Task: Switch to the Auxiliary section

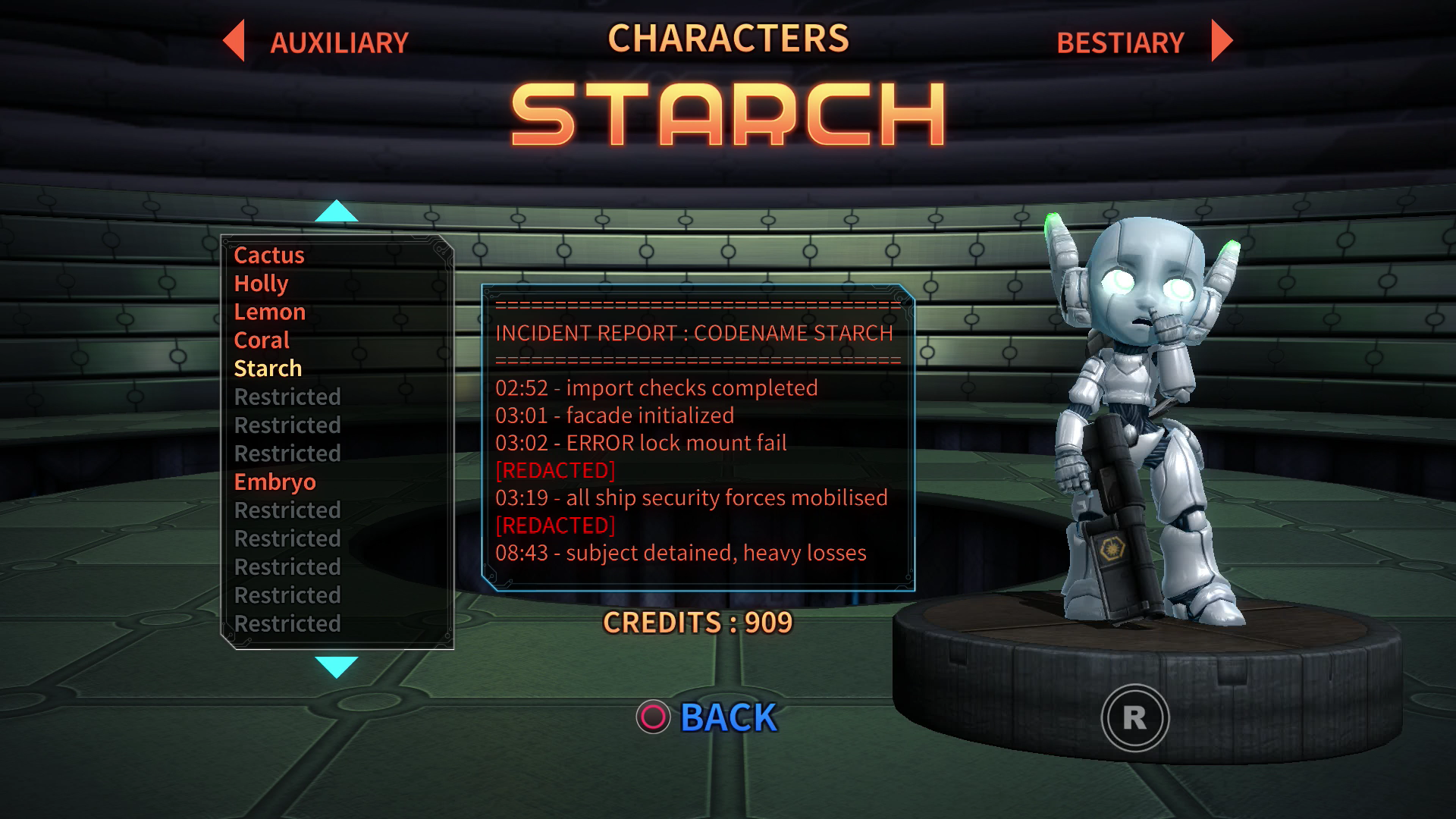Action: point(338,42)
